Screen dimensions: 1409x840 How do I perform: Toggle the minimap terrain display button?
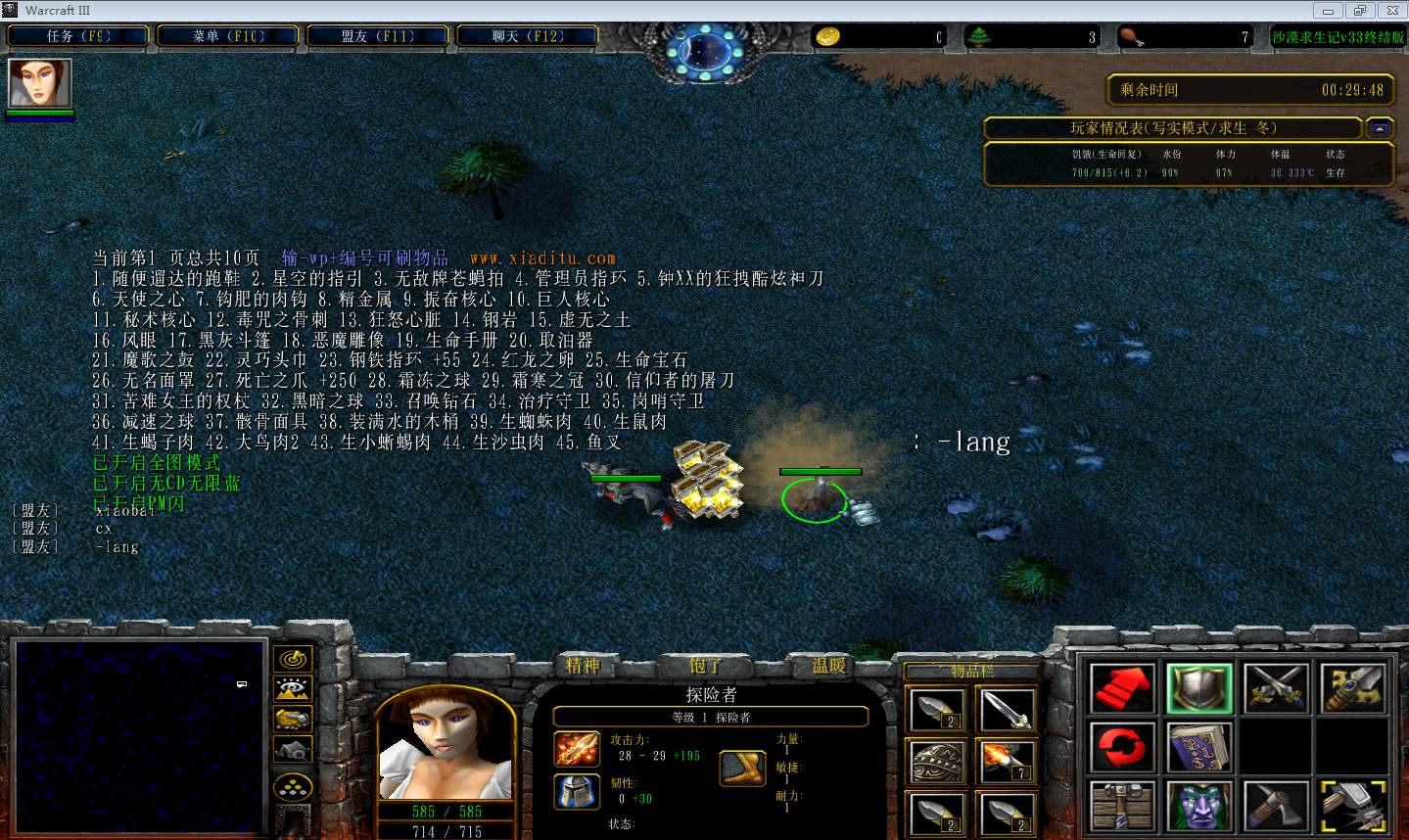[x=293, y=689]
